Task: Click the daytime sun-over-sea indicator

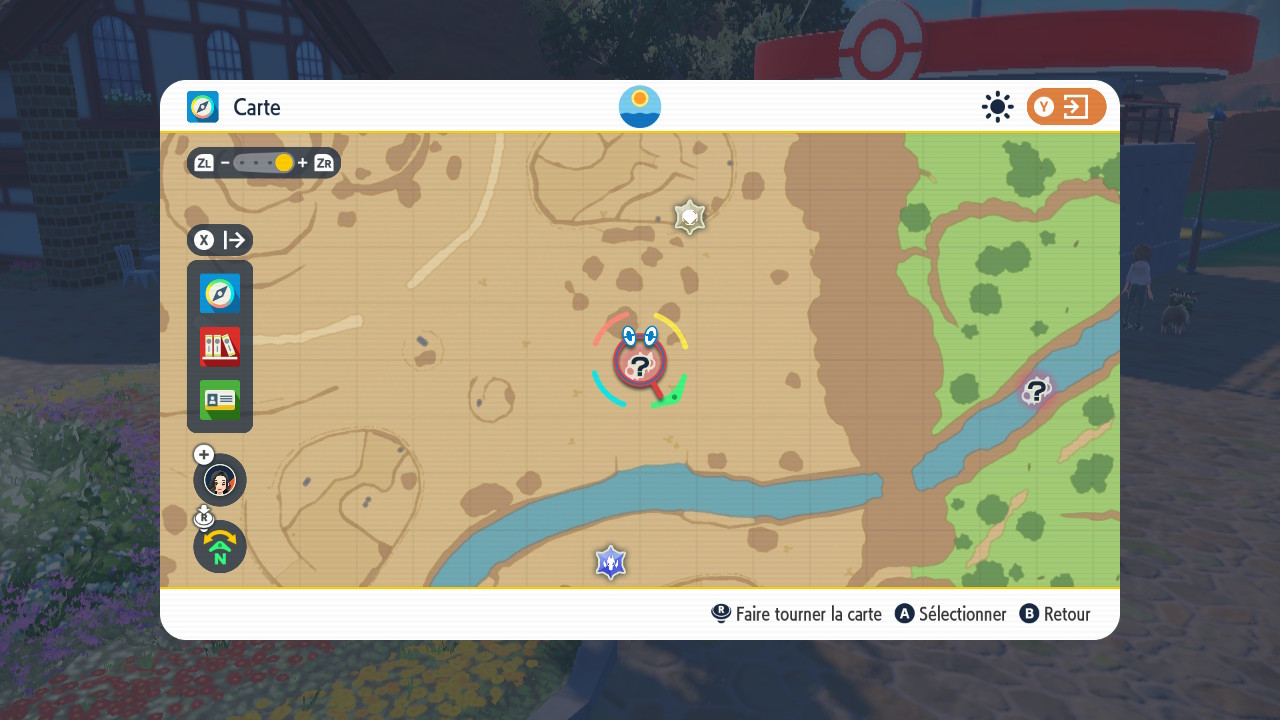Action: click(640, 107)
